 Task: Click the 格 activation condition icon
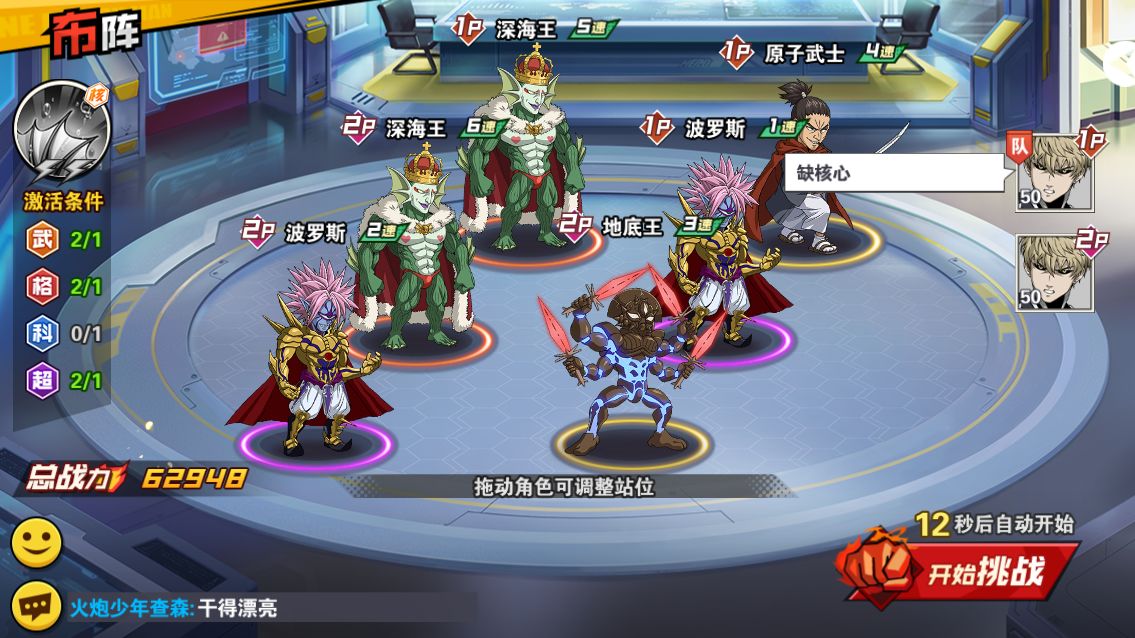click(x=40, y=287)
